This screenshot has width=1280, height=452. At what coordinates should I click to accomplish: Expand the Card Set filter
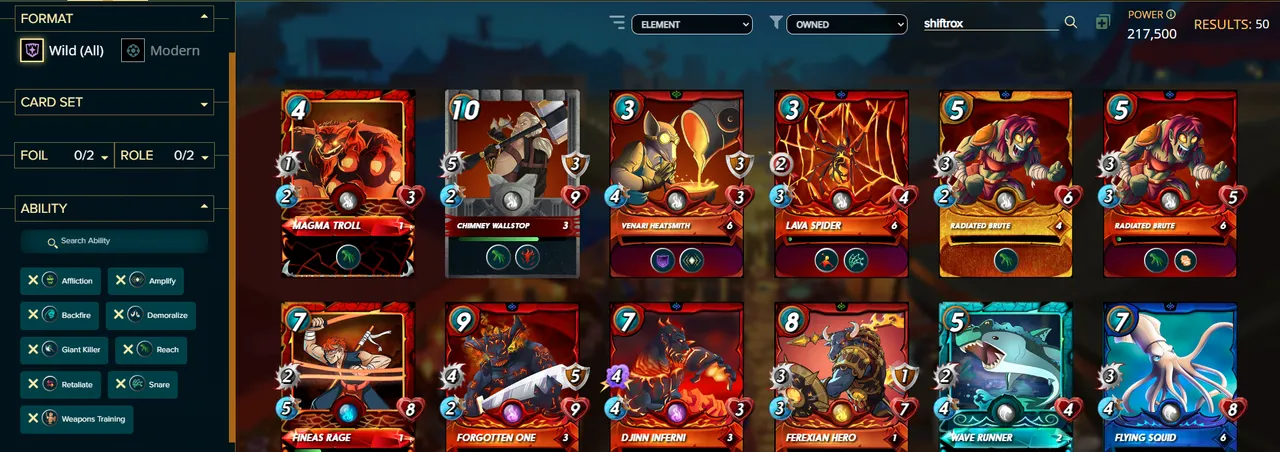[116, 102]
